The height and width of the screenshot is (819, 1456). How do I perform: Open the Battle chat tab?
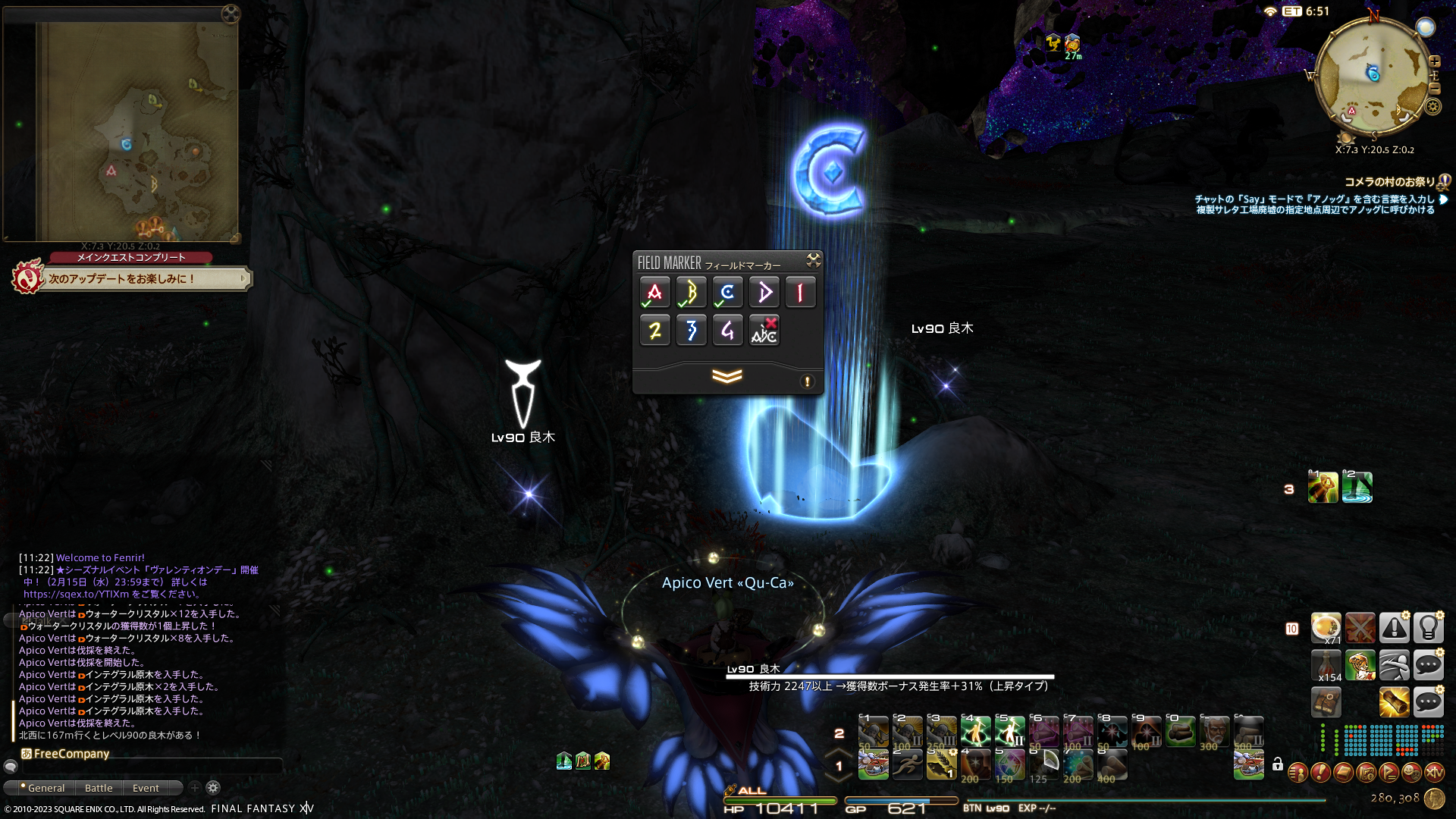(x=99, y=788)
